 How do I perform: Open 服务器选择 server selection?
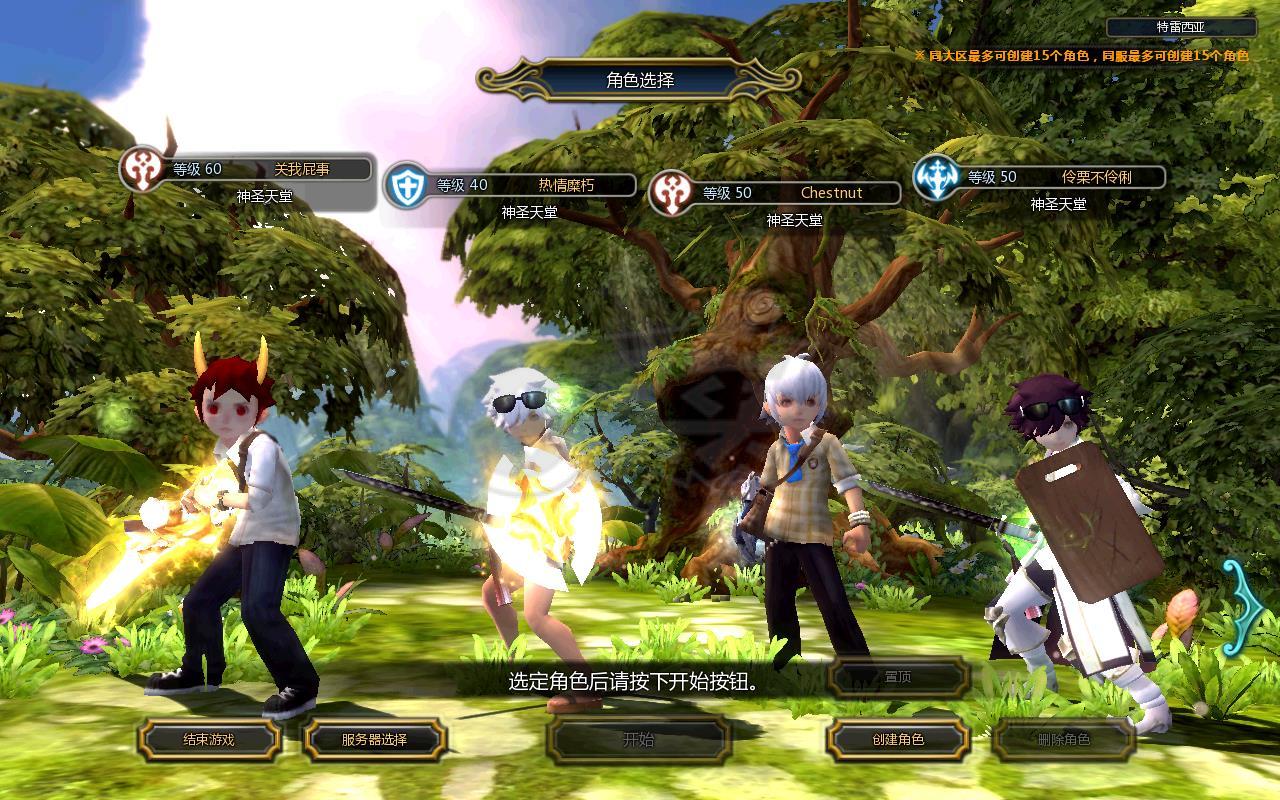pos(374,740)
